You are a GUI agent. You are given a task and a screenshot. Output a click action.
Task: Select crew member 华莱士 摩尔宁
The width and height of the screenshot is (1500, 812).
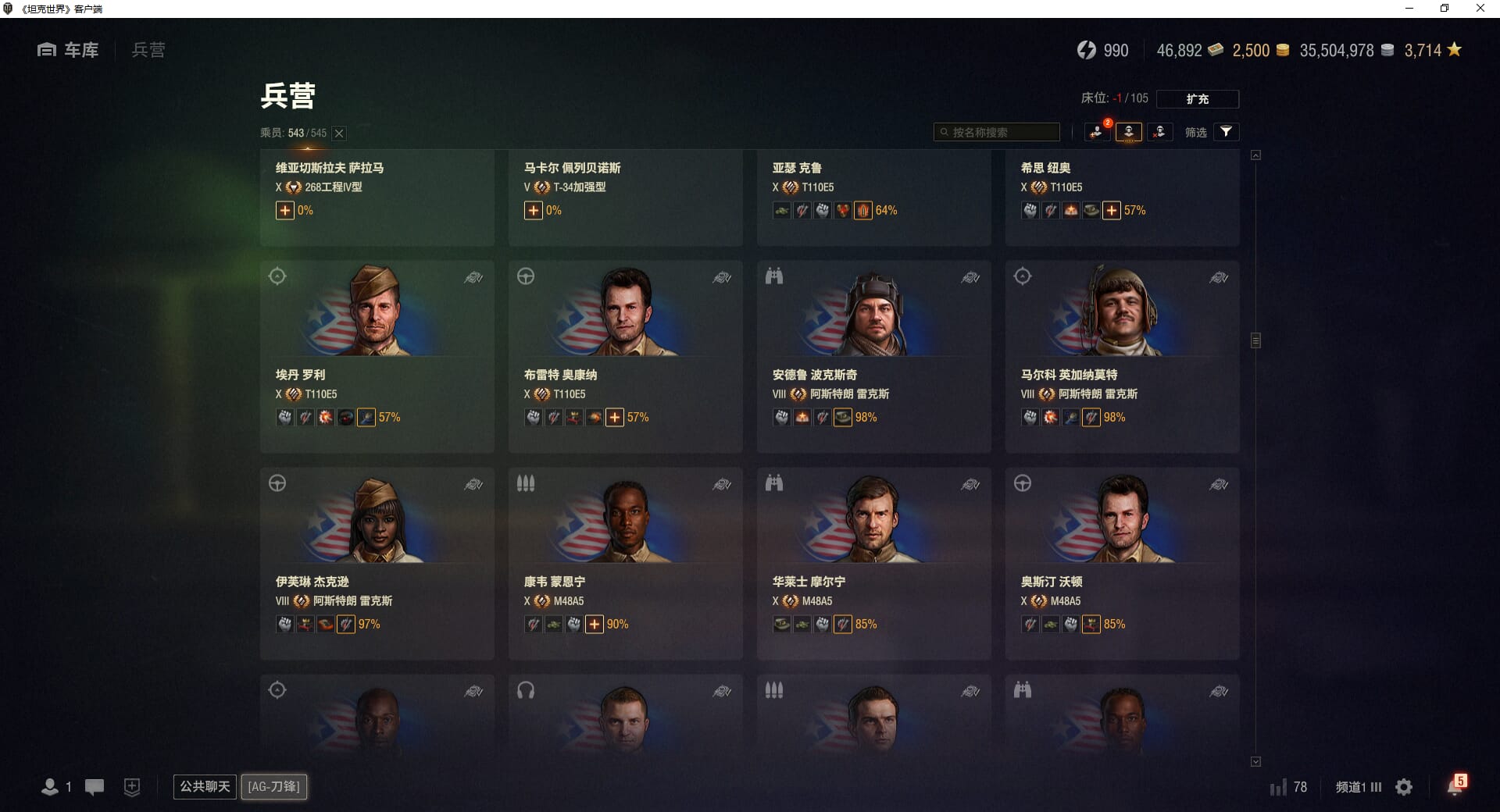coord(873,563)
